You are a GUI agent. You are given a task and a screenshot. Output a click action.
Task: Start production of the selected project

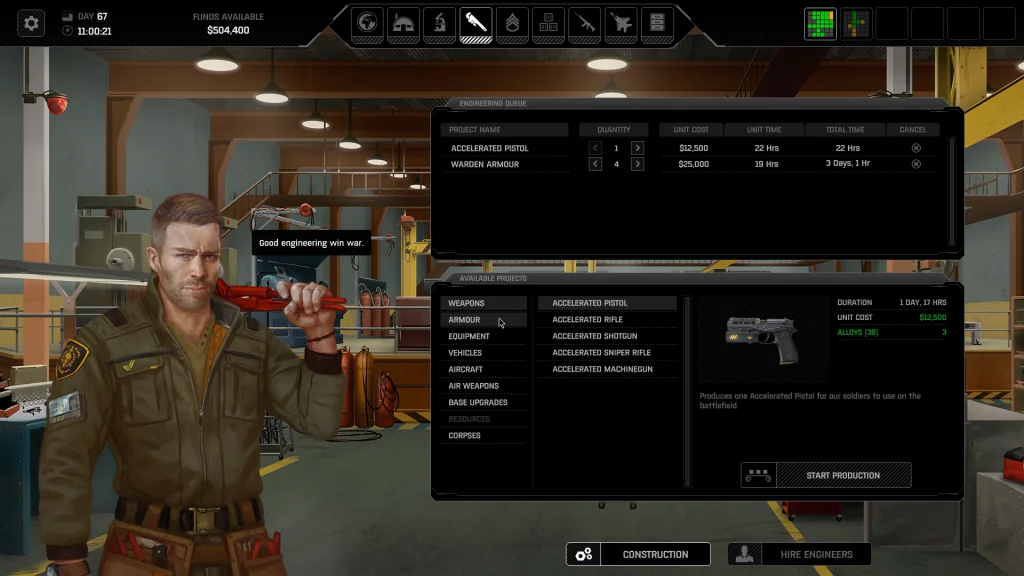click(x=843, y=475)
